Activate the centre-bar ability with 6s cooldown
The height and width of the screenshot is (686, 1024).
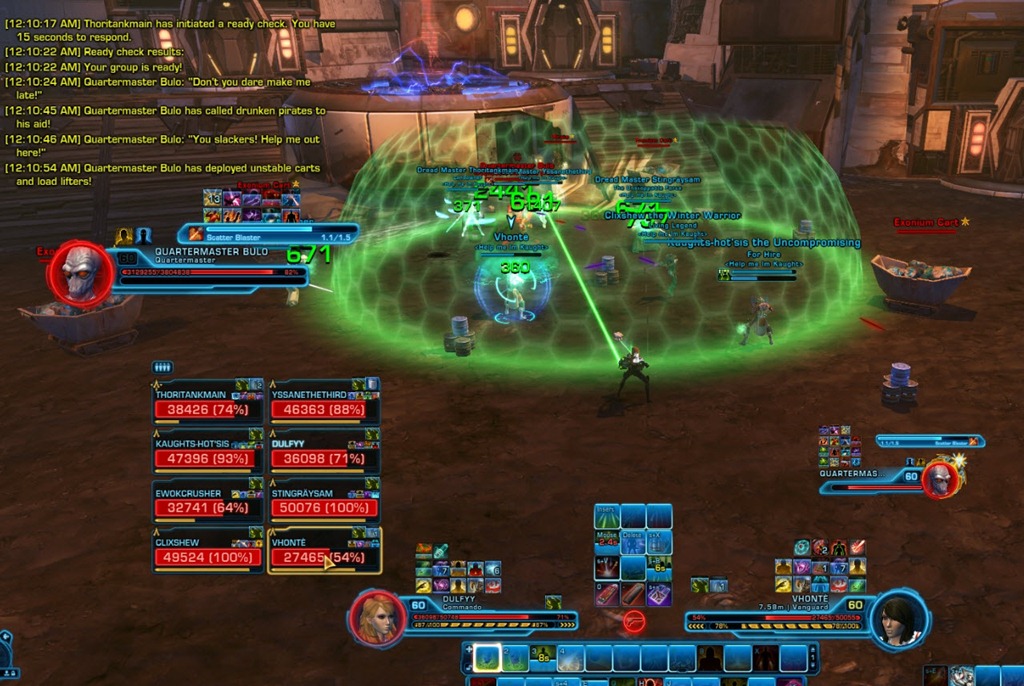pyautogui.click(x=658, y=569)
